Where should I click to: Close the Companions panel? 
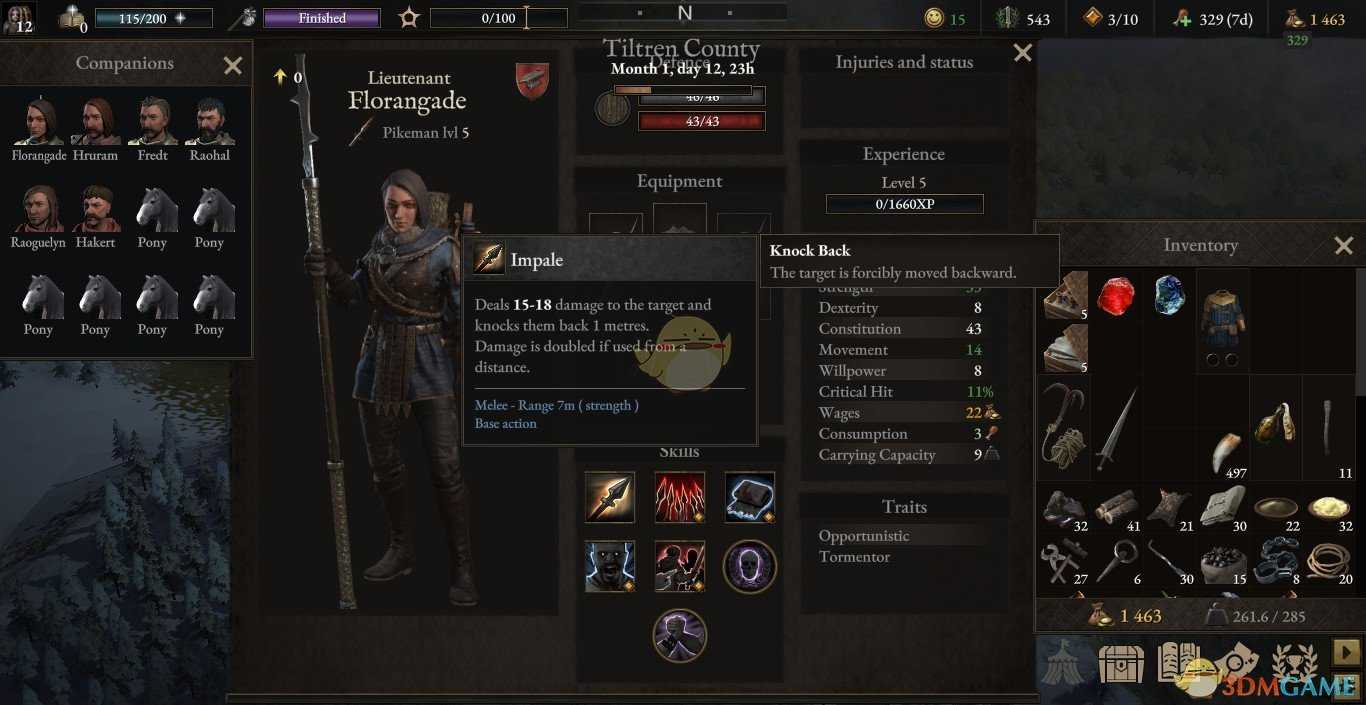pos(233,66)
